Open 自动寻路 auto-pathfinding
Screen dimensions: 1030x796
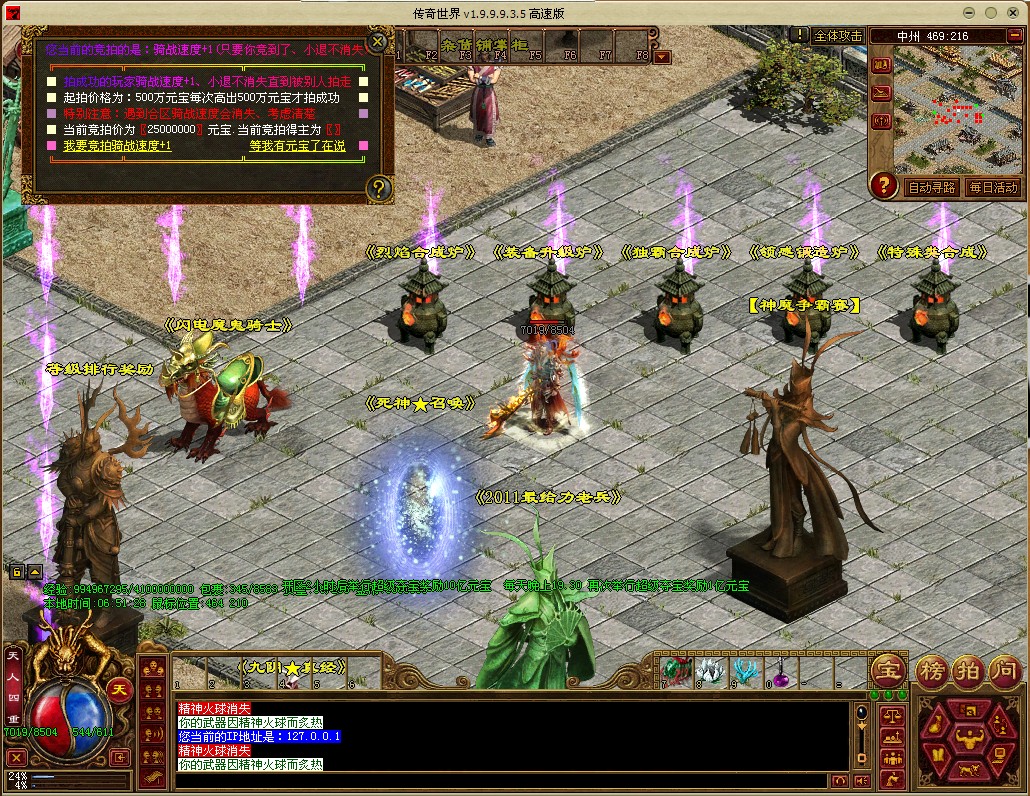[931, 187]
